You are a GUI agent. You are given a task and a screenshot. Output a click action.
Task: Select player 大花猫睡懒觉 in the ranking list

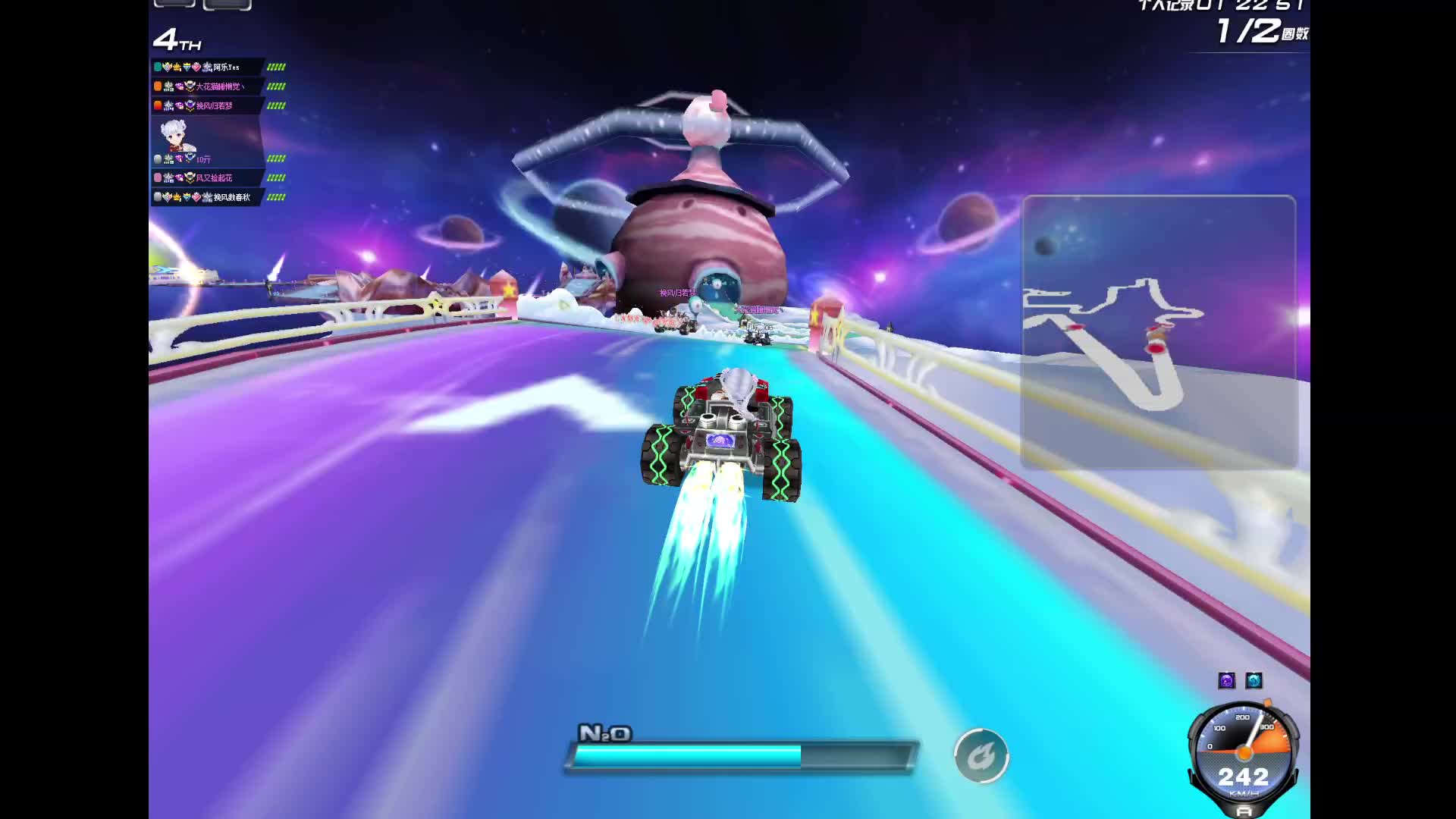(x=220, y=86)
